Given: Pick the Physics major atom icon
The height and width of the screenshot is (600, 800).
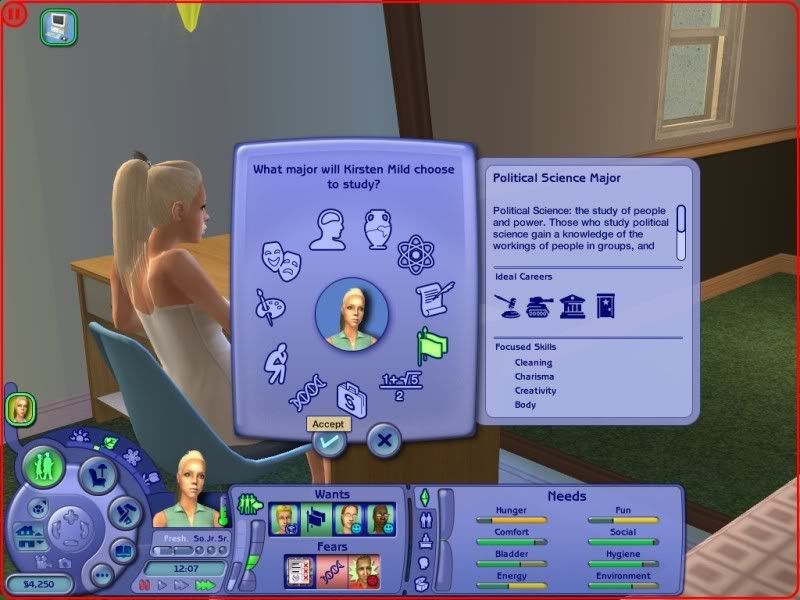Looking at the screenshot, I should click(x=414, y=255).
